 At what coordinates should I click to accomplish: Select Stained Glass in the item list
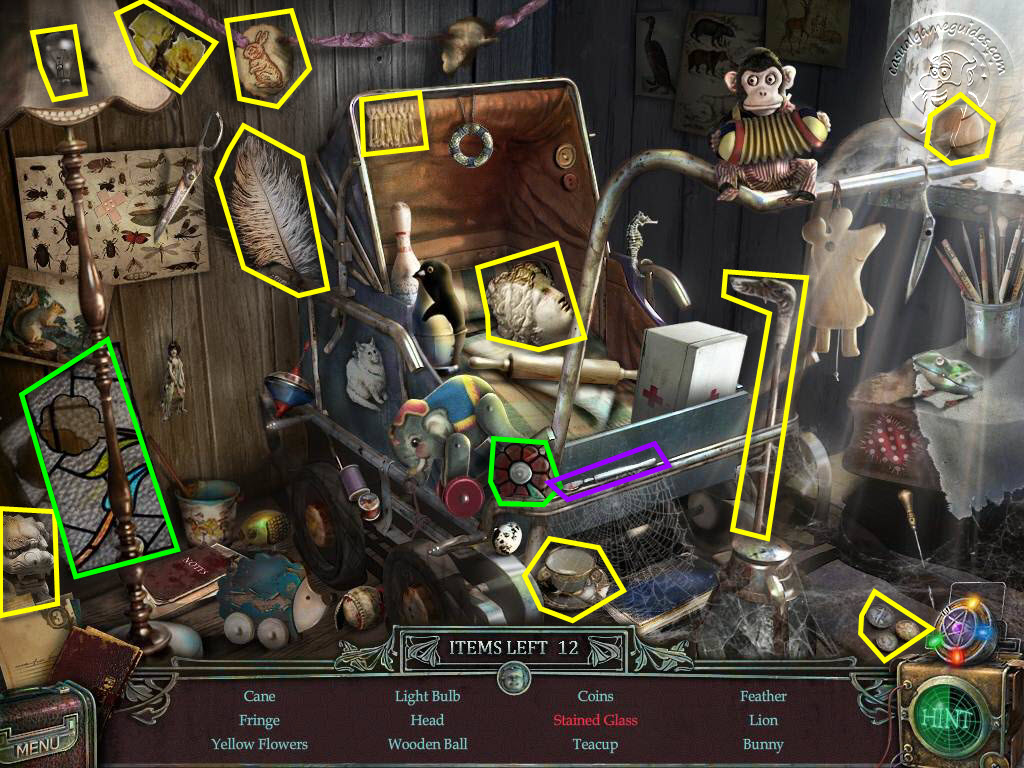tap(595, 720)
